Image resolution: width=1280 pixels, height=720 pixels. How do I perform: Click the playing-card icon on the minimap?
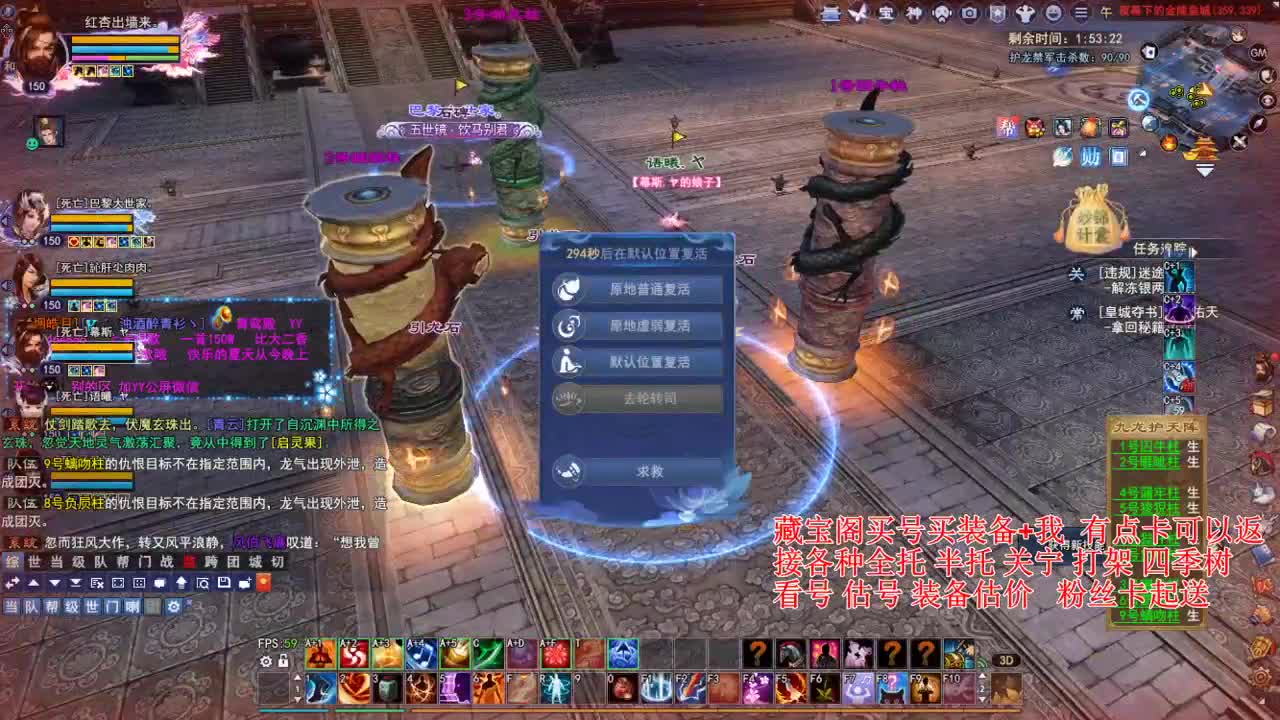pos(1149,53)
